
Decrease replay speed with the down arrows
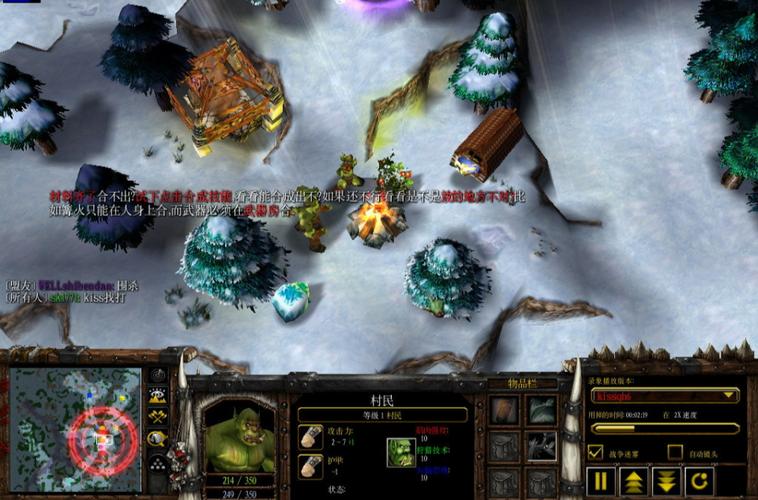coord(666,481)
